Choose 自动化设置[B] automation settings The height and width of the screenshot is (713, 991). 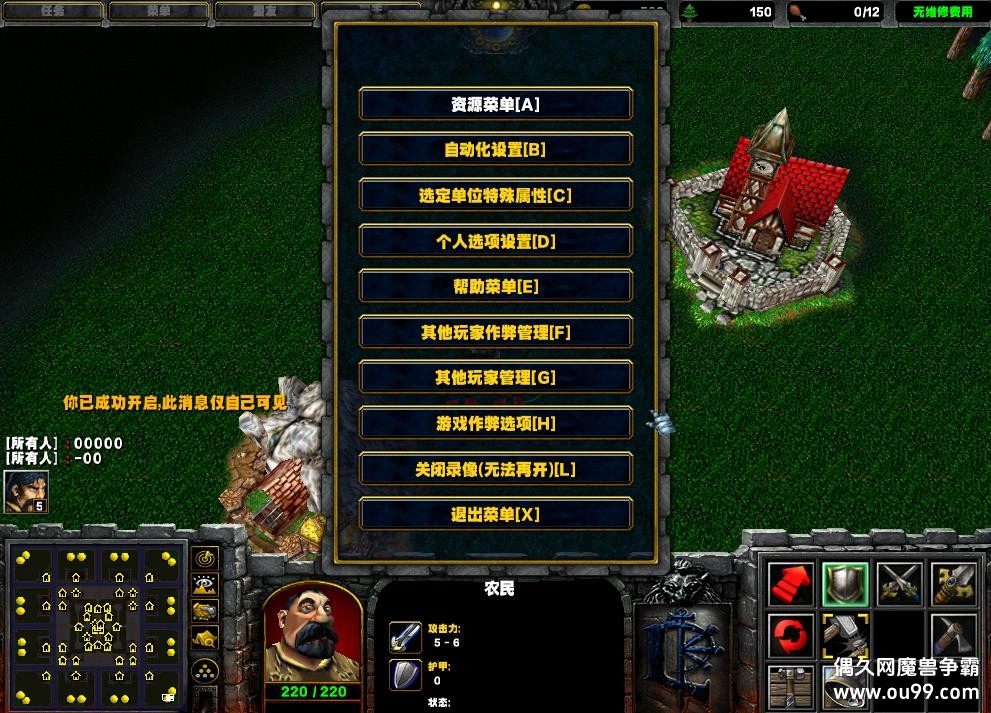tap(495, 150)
